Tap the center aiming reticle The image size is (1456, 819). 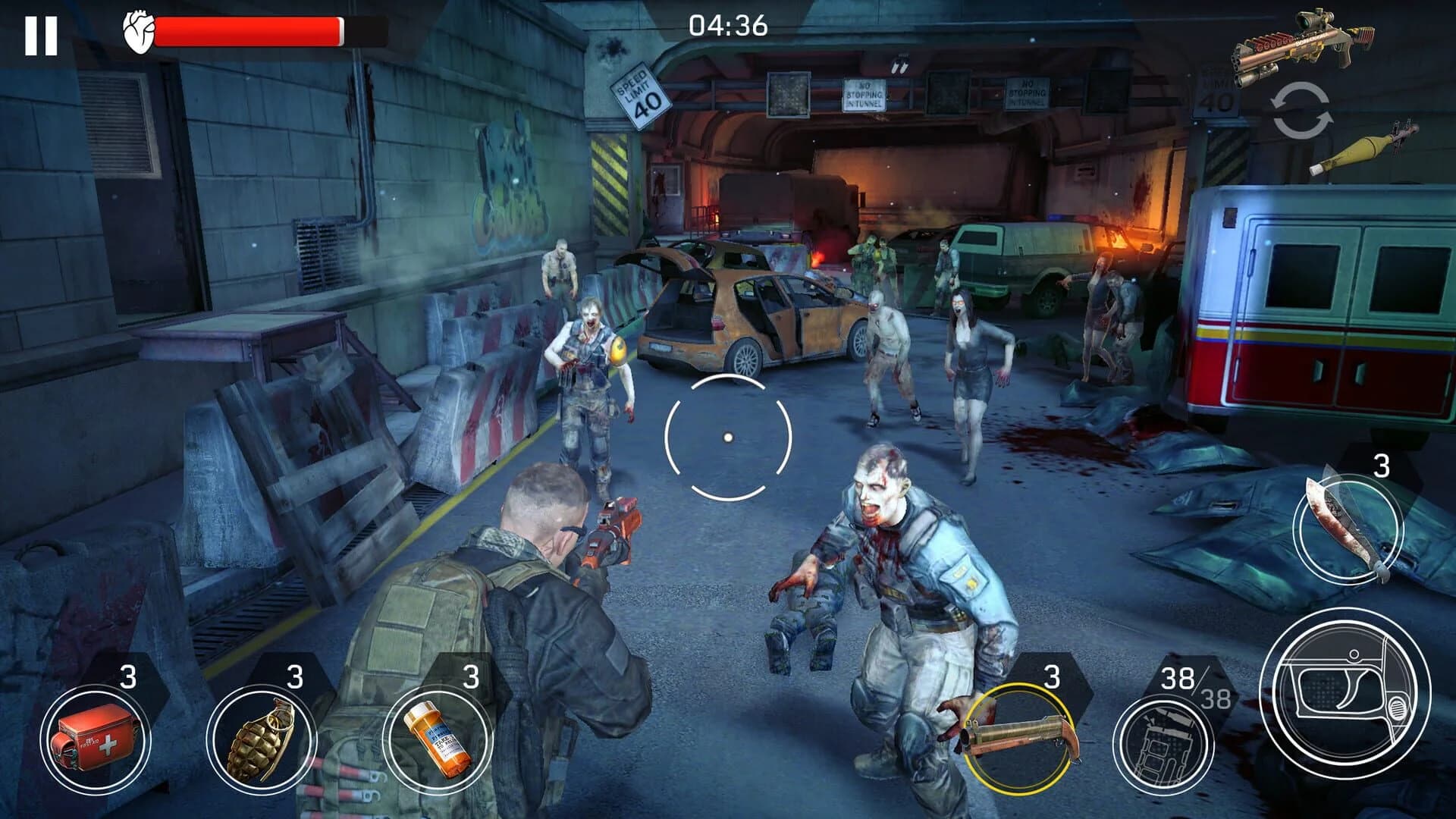728,436
